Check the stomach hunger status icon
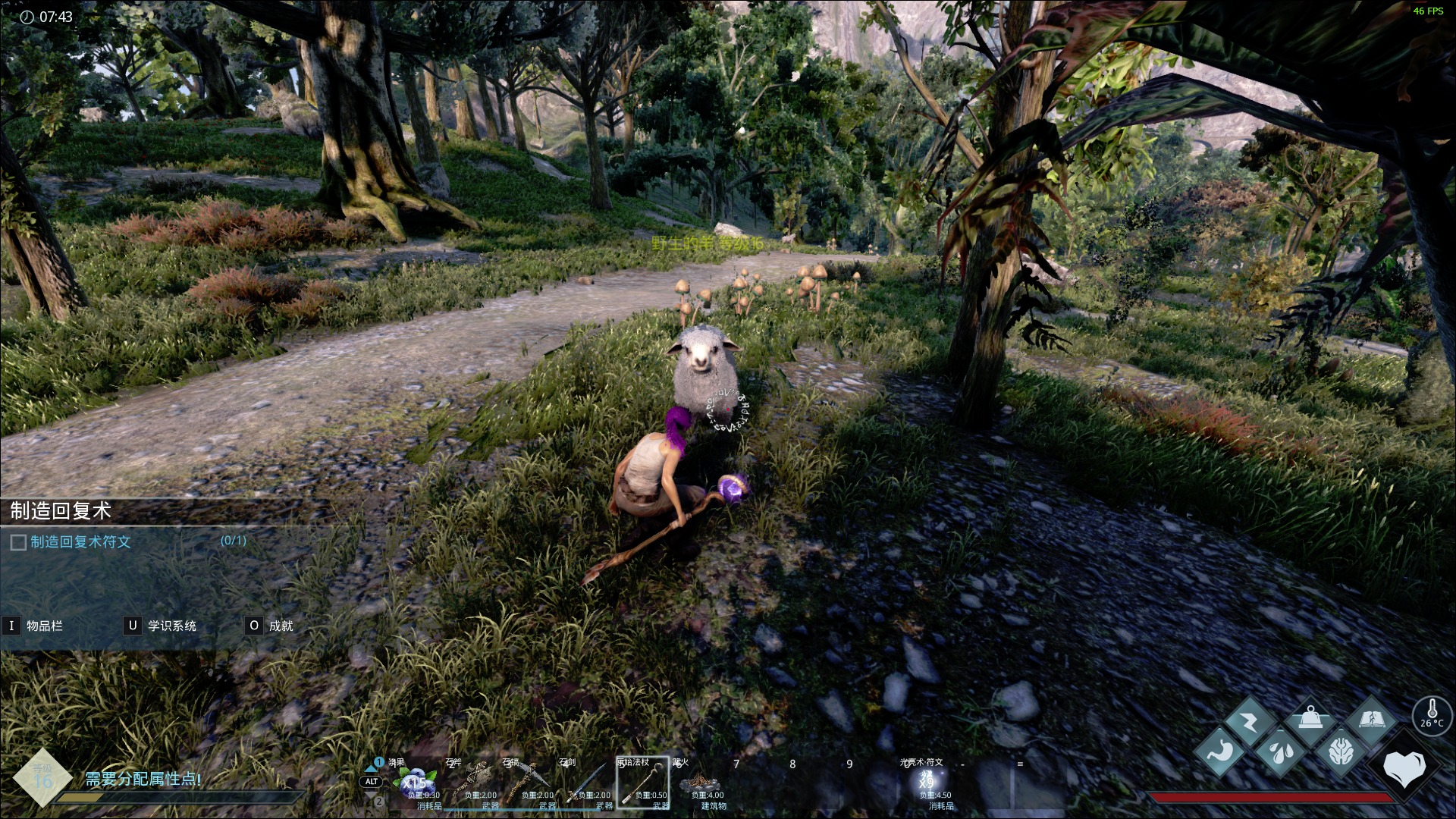Screen dimensions: 1456x819 click(1219, 752)
